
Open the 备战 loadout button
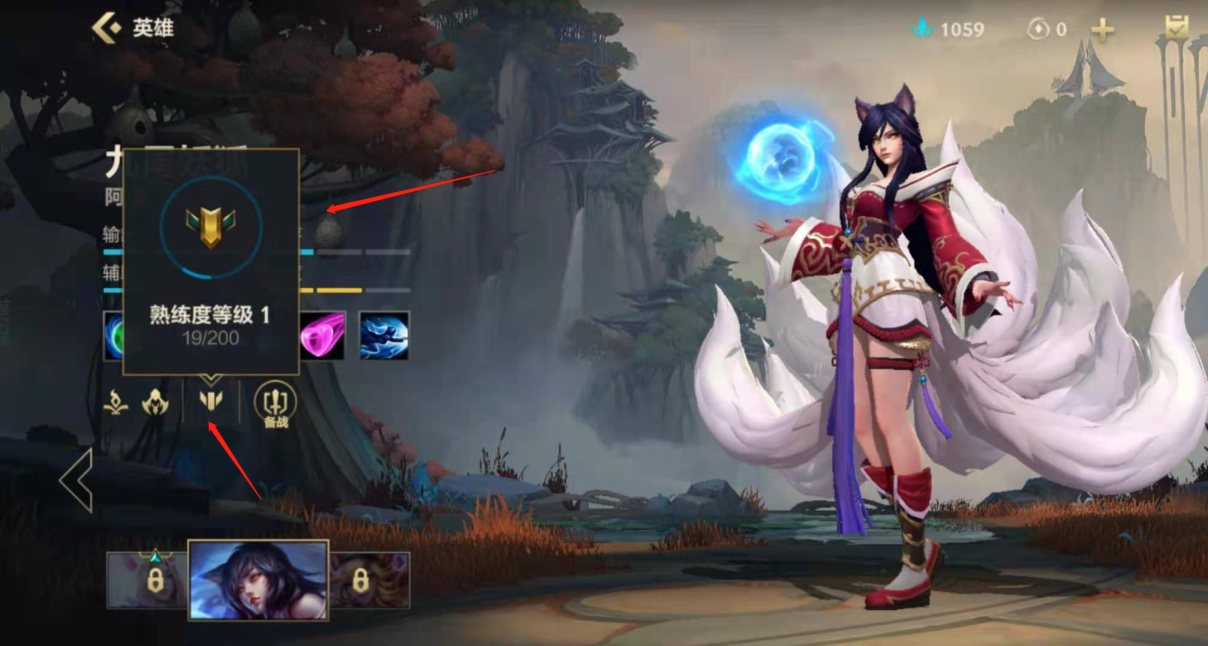pos(273,403)
